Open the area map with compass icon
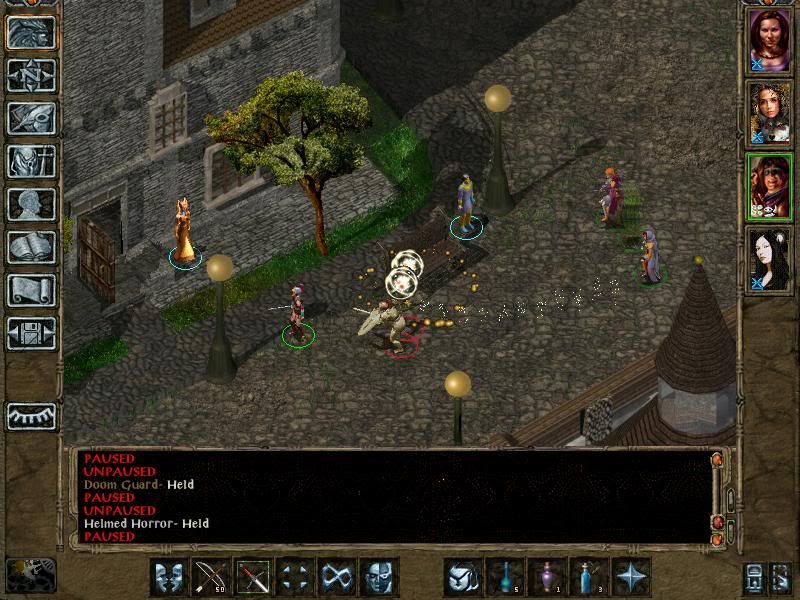Image resolution: width=800 pixels, height=600 pixels. point(31,75)
